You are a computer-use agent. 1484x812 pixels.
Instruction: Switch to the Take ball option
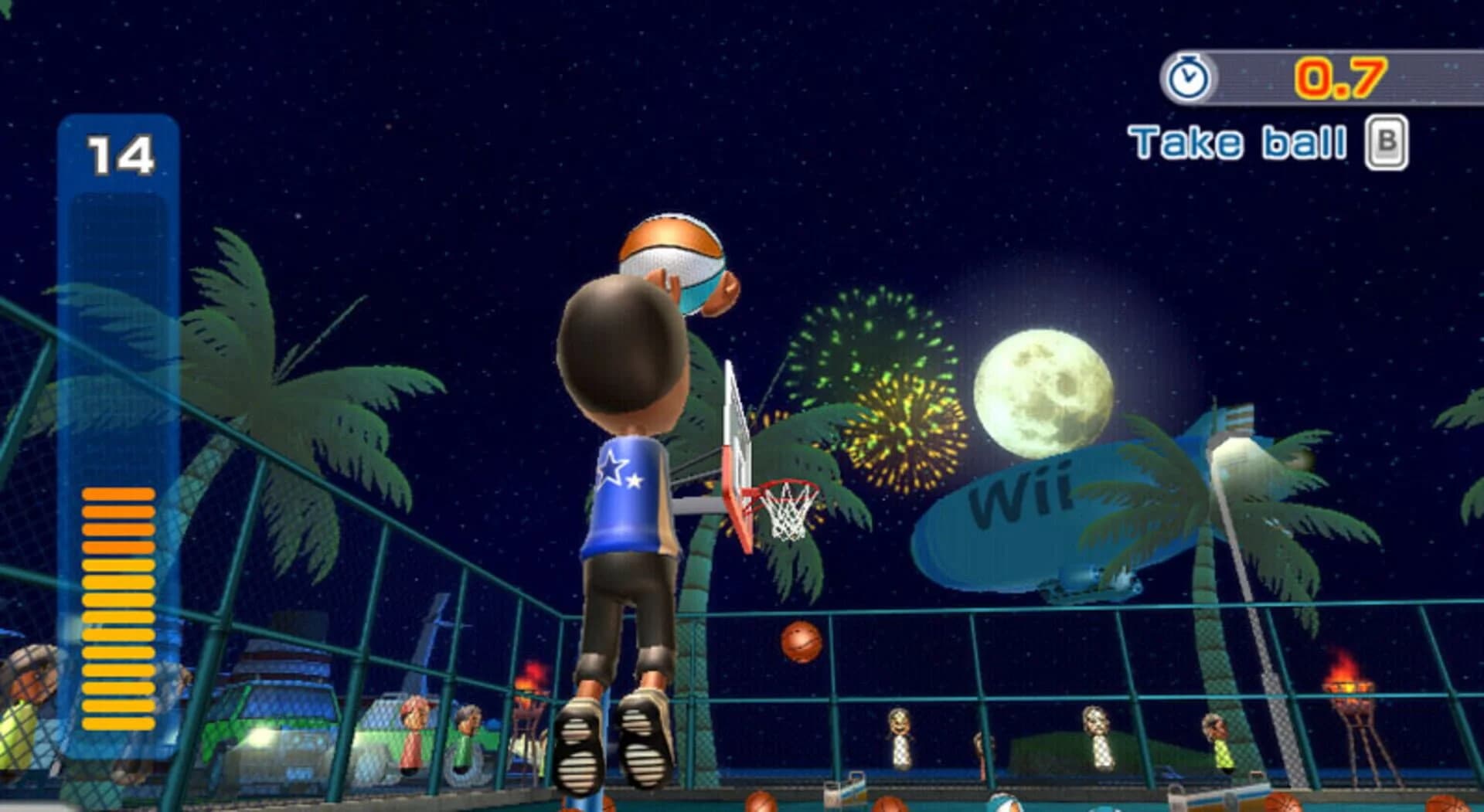(1237, 141)
